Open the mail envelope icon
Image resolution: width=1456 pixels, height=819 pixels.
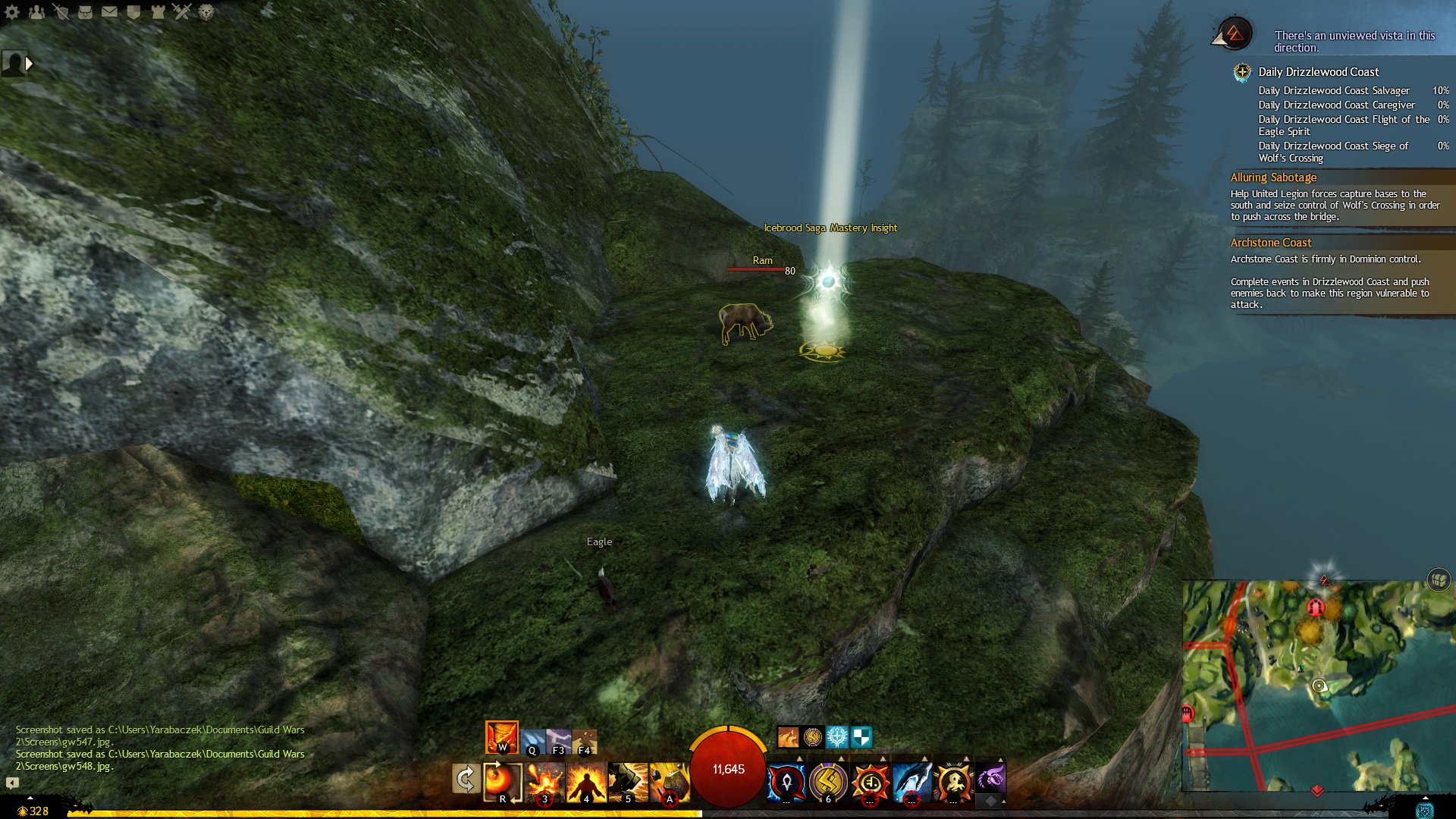click(x=109, y=12)
